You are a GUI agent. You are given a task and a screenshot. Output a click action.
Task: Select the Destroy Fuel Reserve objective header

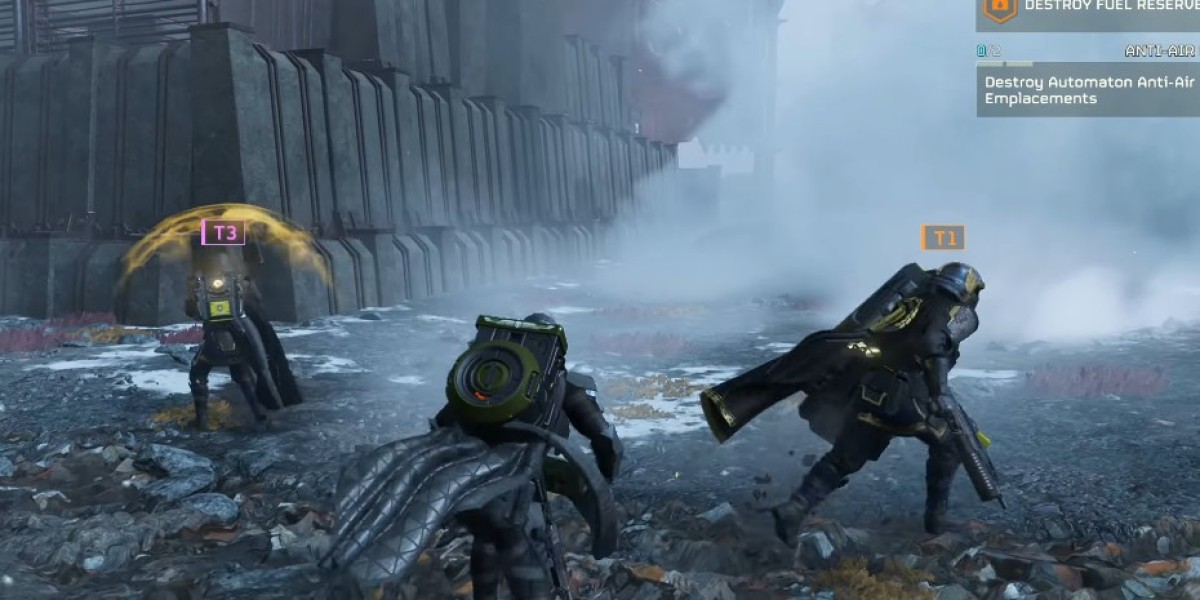pyautogui.click(x=1110, y=6)
